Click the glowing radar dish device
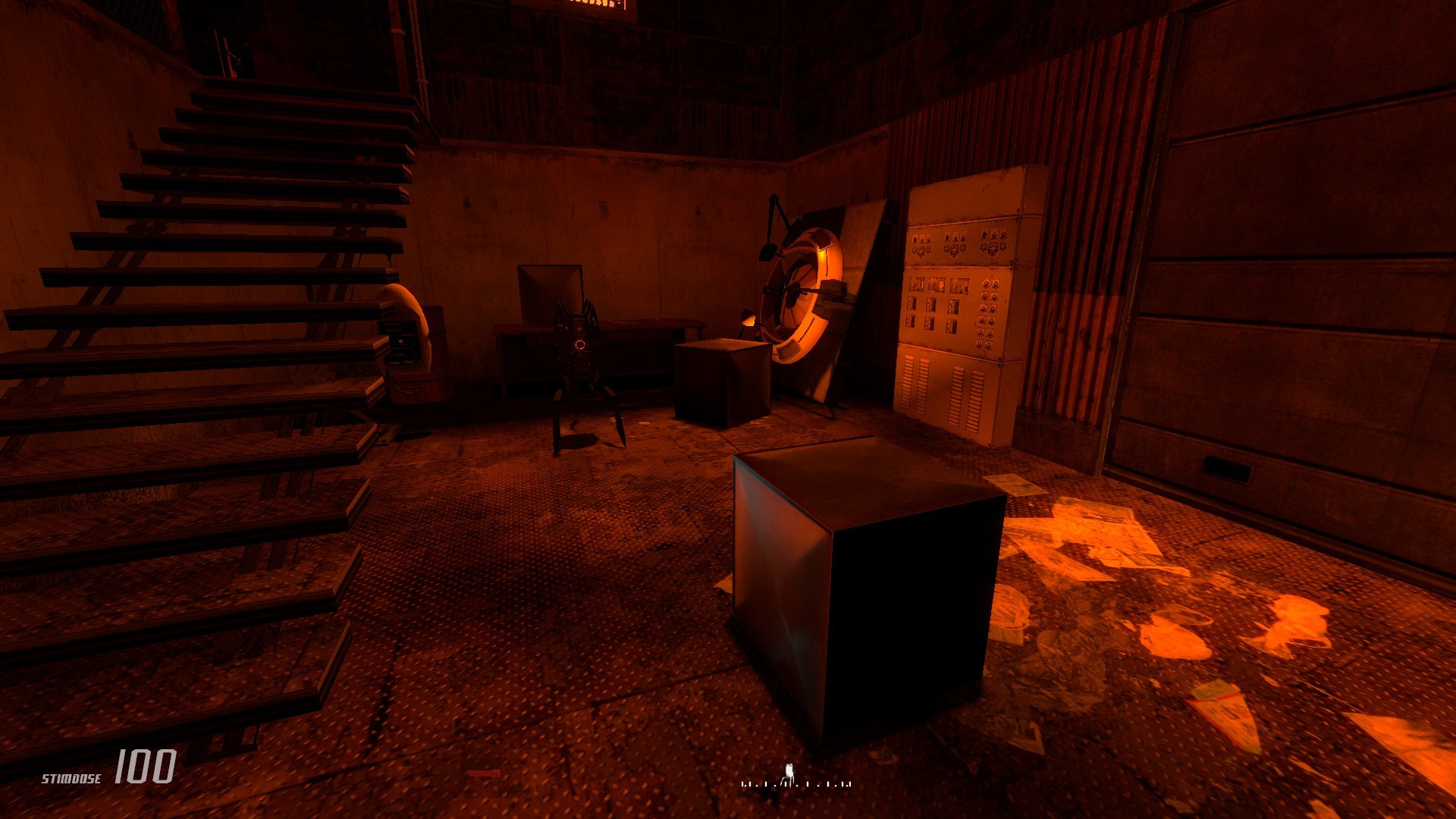Image resolution: width=1456 pixels, height=819 pixels. [x=804, y=296]
